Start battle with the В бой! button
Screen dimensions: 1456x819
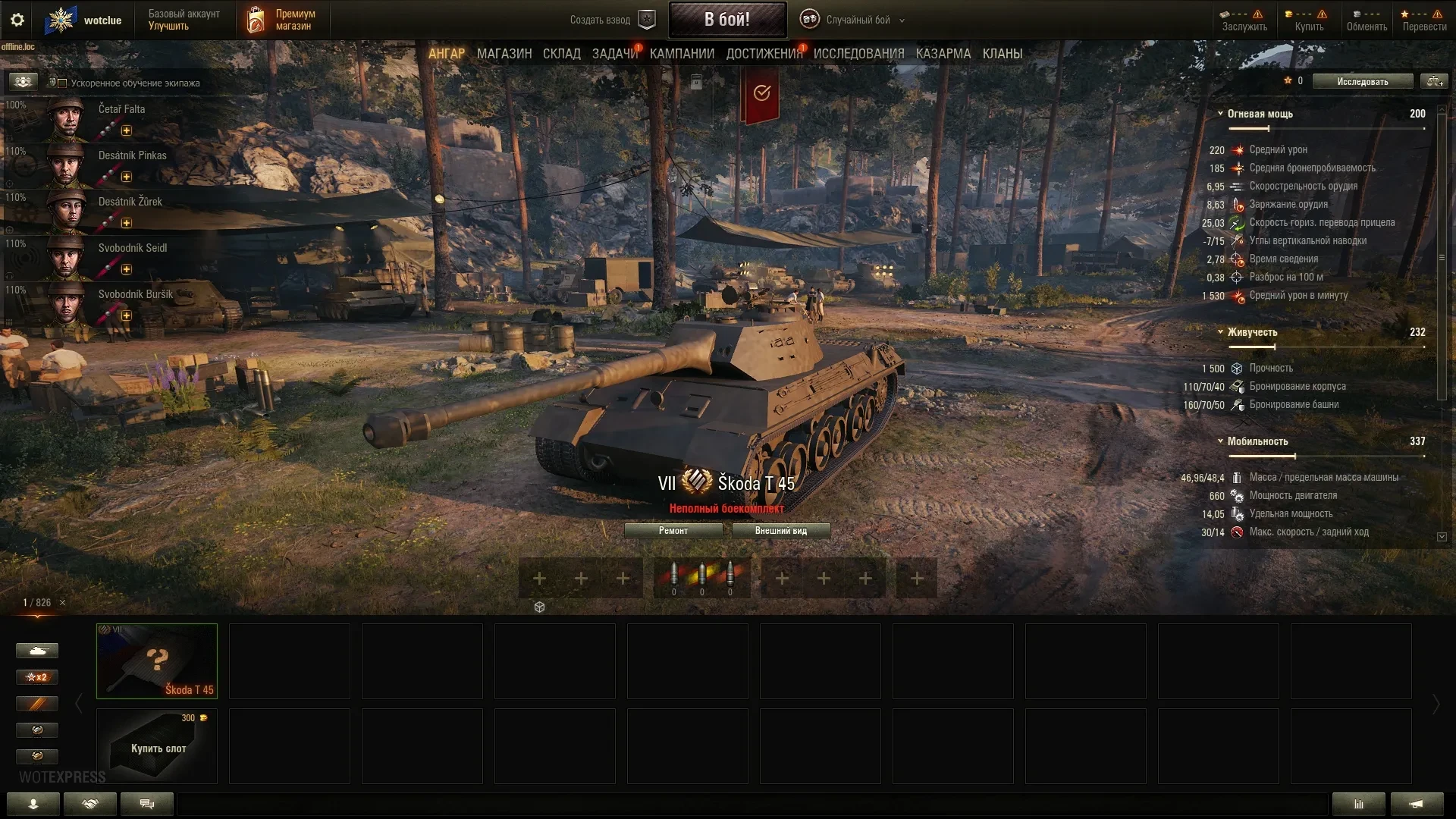coord(726,20)
